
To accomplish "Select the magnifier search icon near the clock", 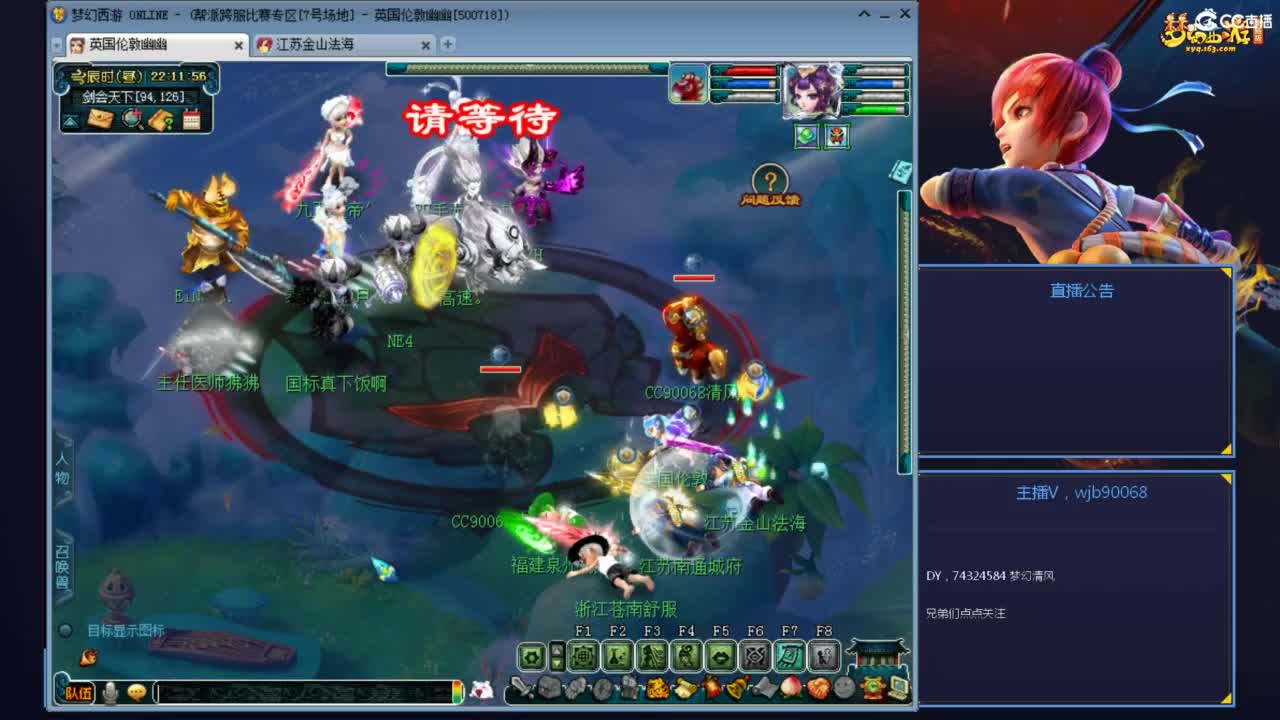I will point(131,118).
